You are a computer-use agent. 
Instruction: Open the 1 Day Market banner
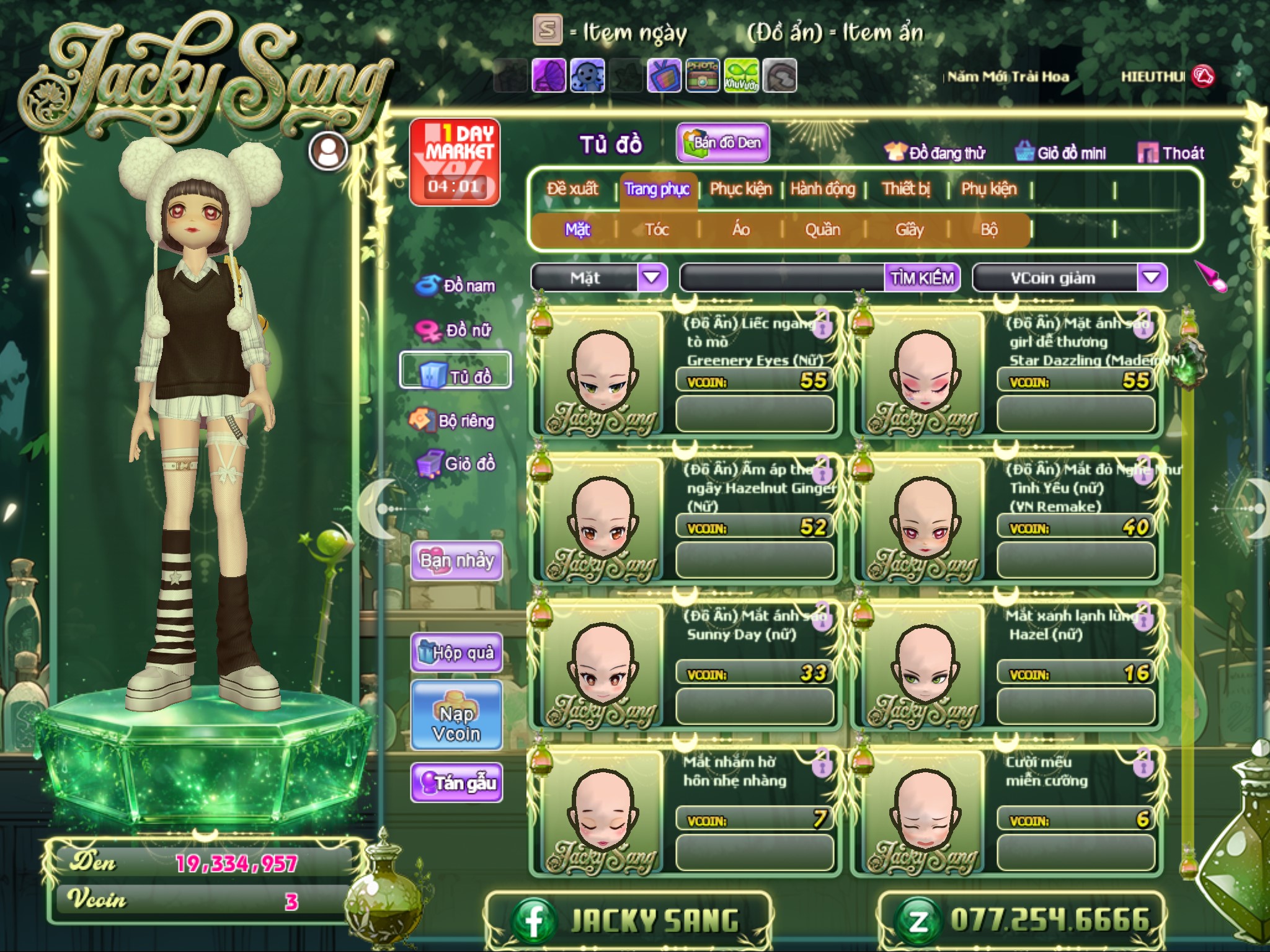point(455,161)
